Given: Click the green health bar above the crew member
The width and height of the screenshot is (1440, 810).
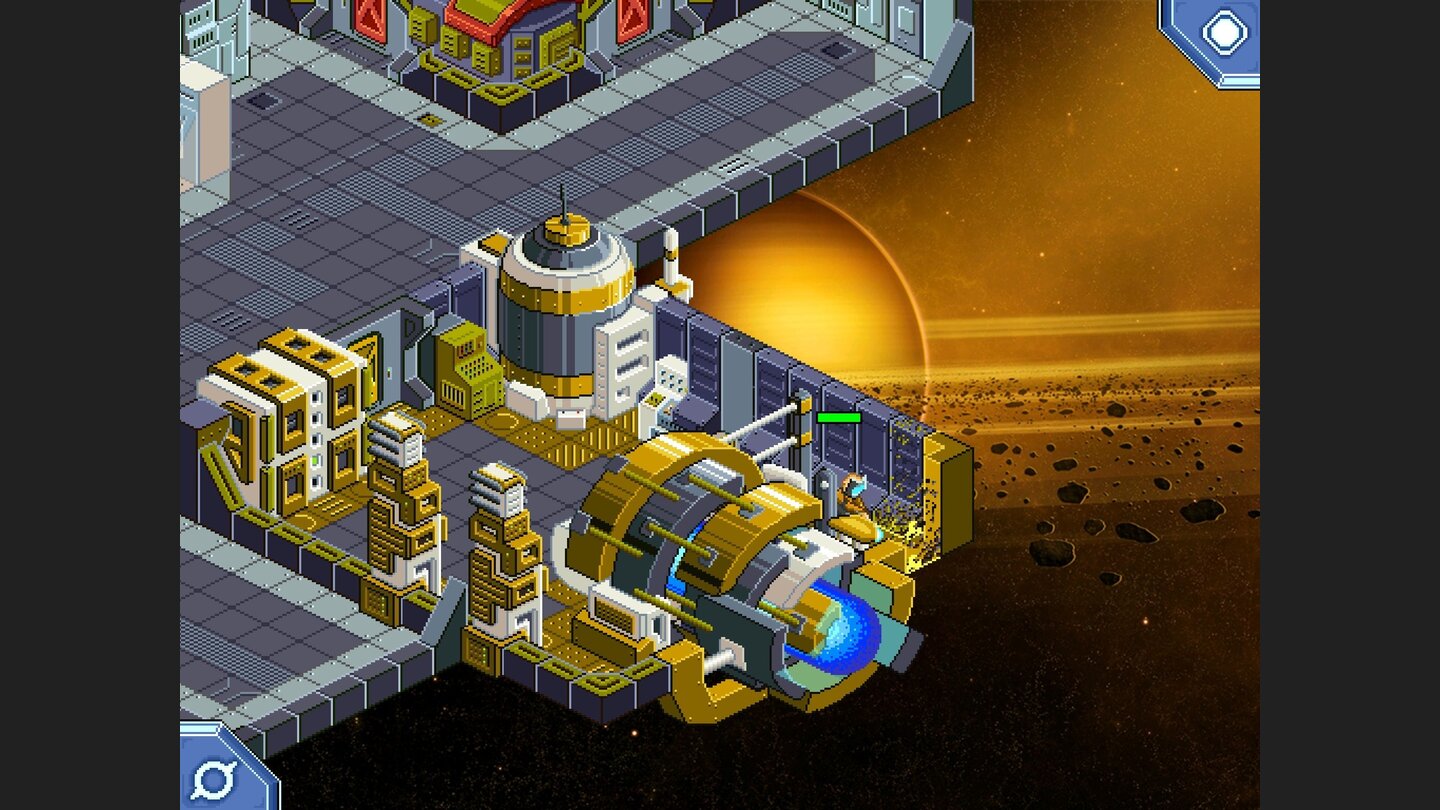Looking at the screenshot, I should [x=840, y=417].
